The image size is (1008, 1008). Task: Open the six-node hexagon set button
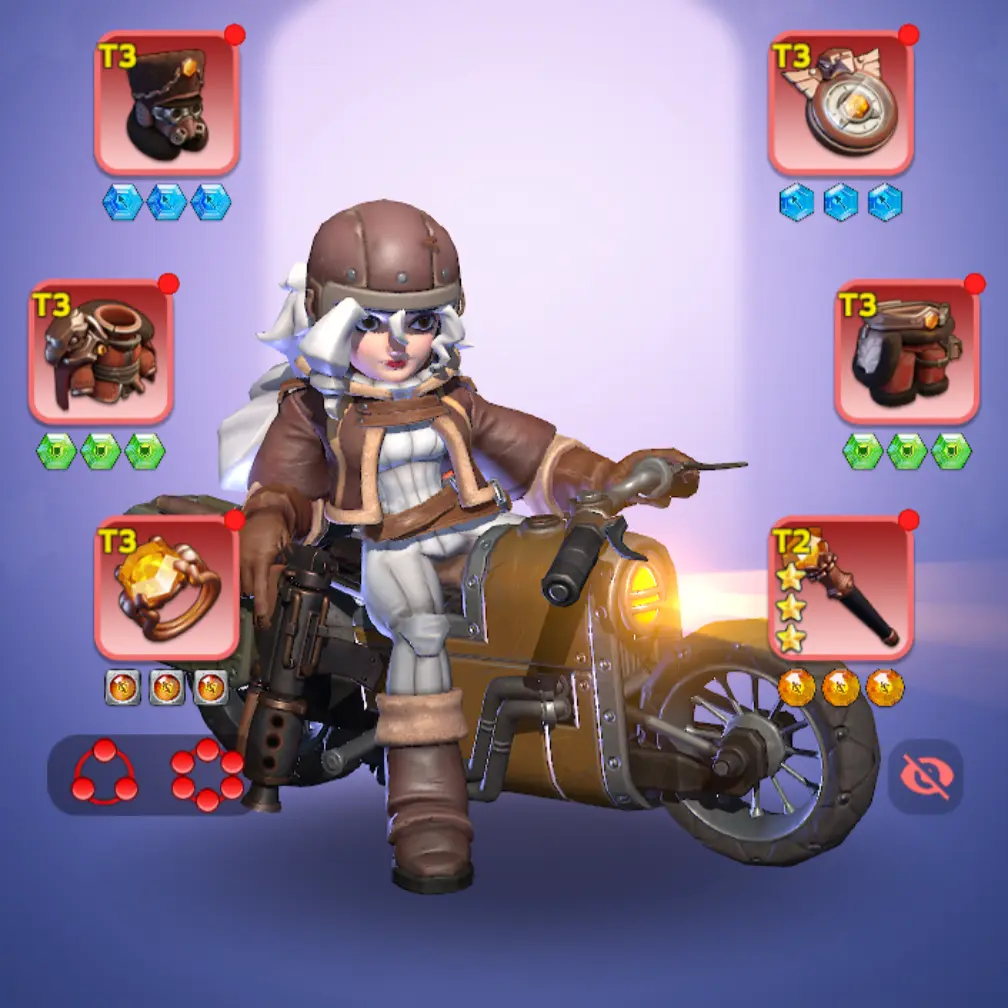click(x=207, y=774)
